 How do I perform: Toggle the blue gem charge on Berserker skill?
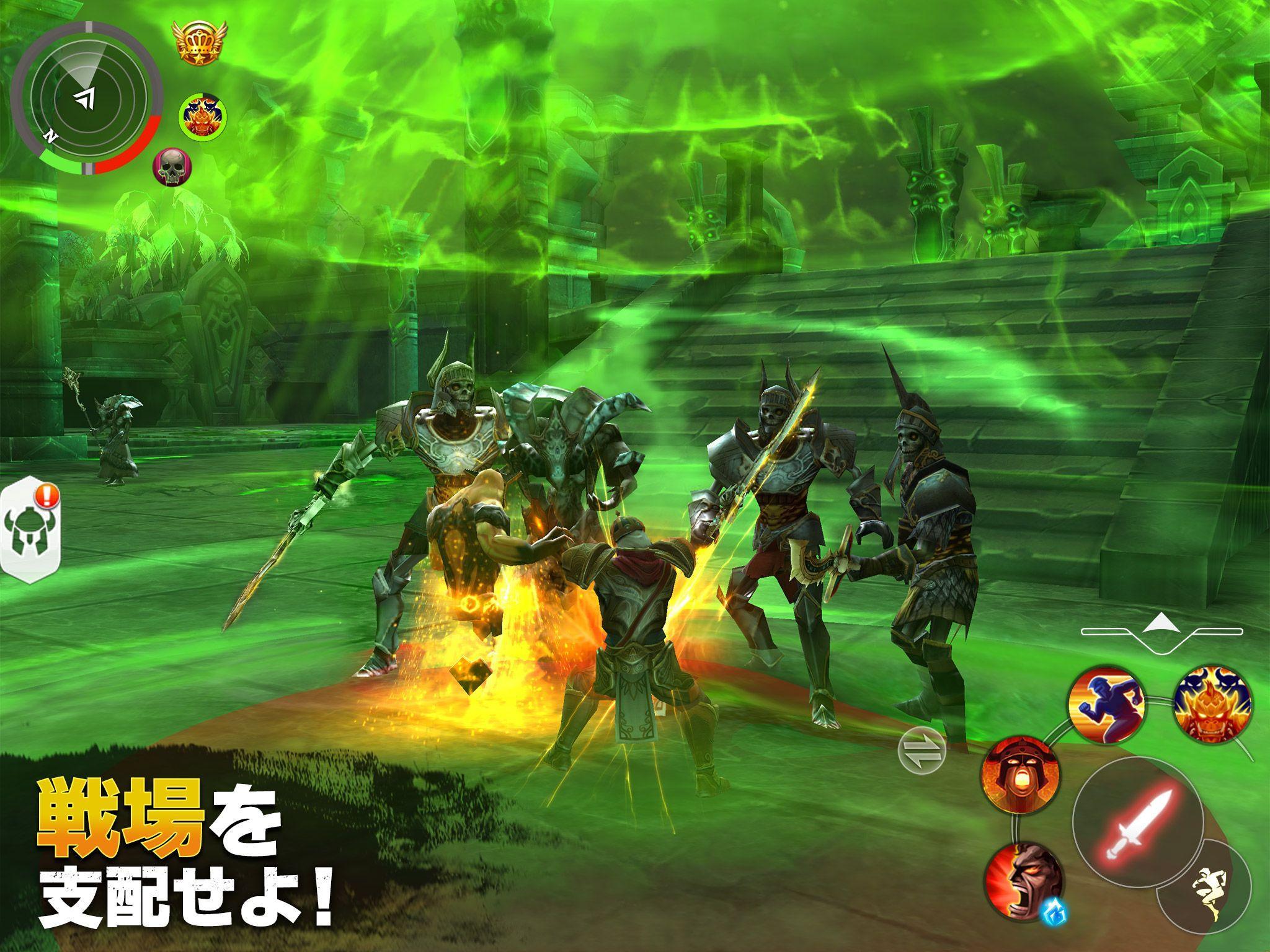coord(1055,910)
